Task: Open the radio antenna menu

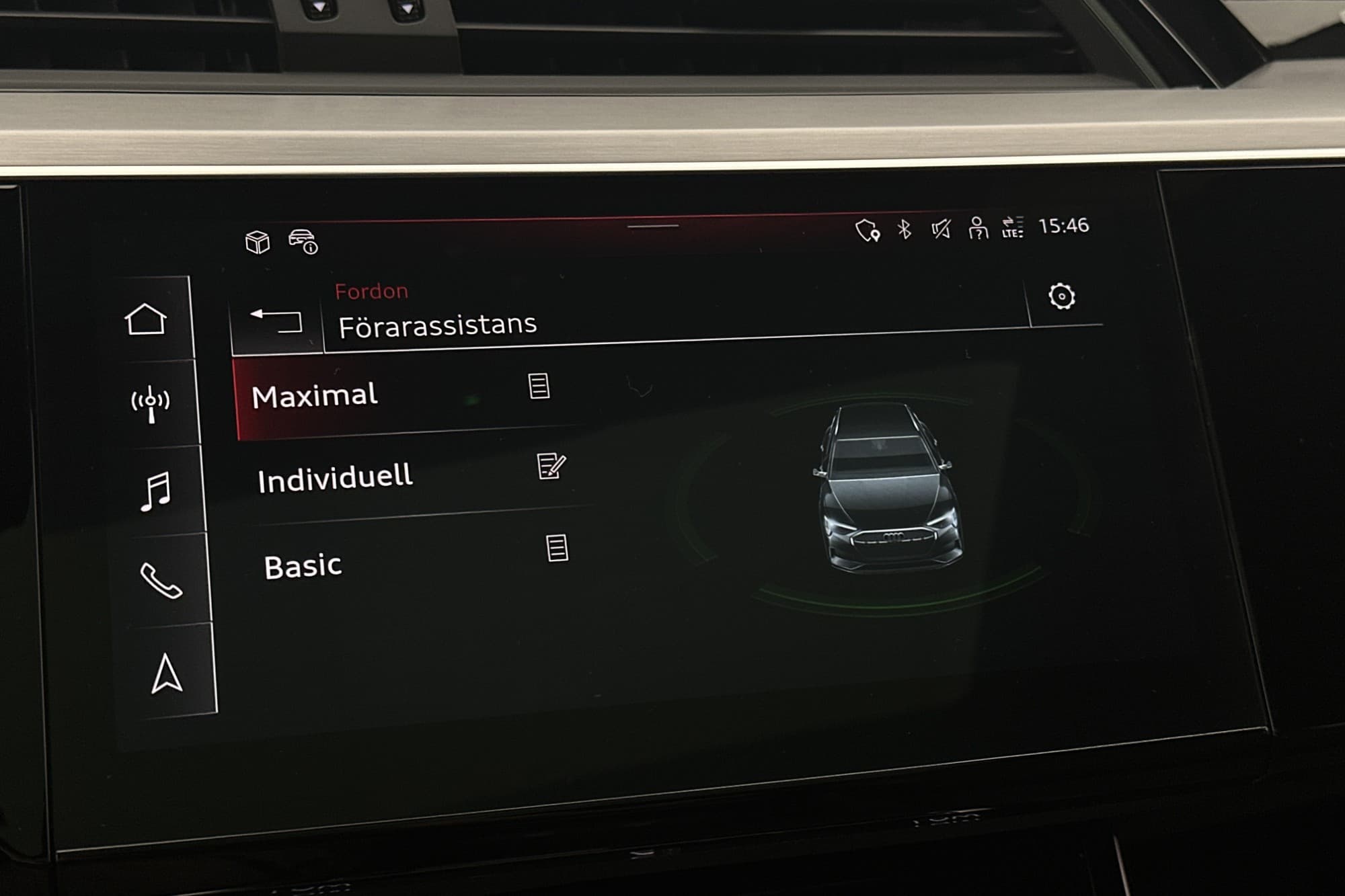Action: 151,404
